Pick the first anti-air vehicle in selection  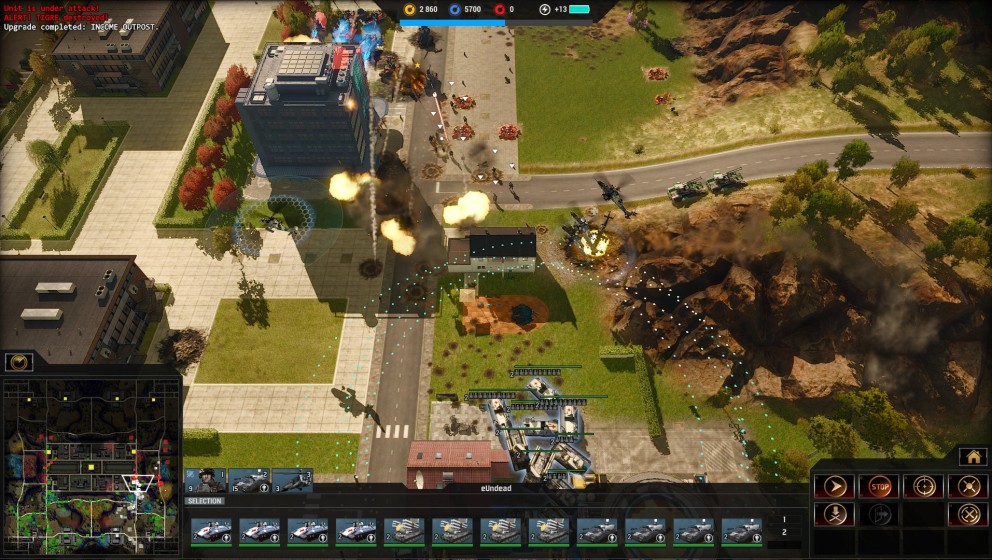(x=404, y=530)
